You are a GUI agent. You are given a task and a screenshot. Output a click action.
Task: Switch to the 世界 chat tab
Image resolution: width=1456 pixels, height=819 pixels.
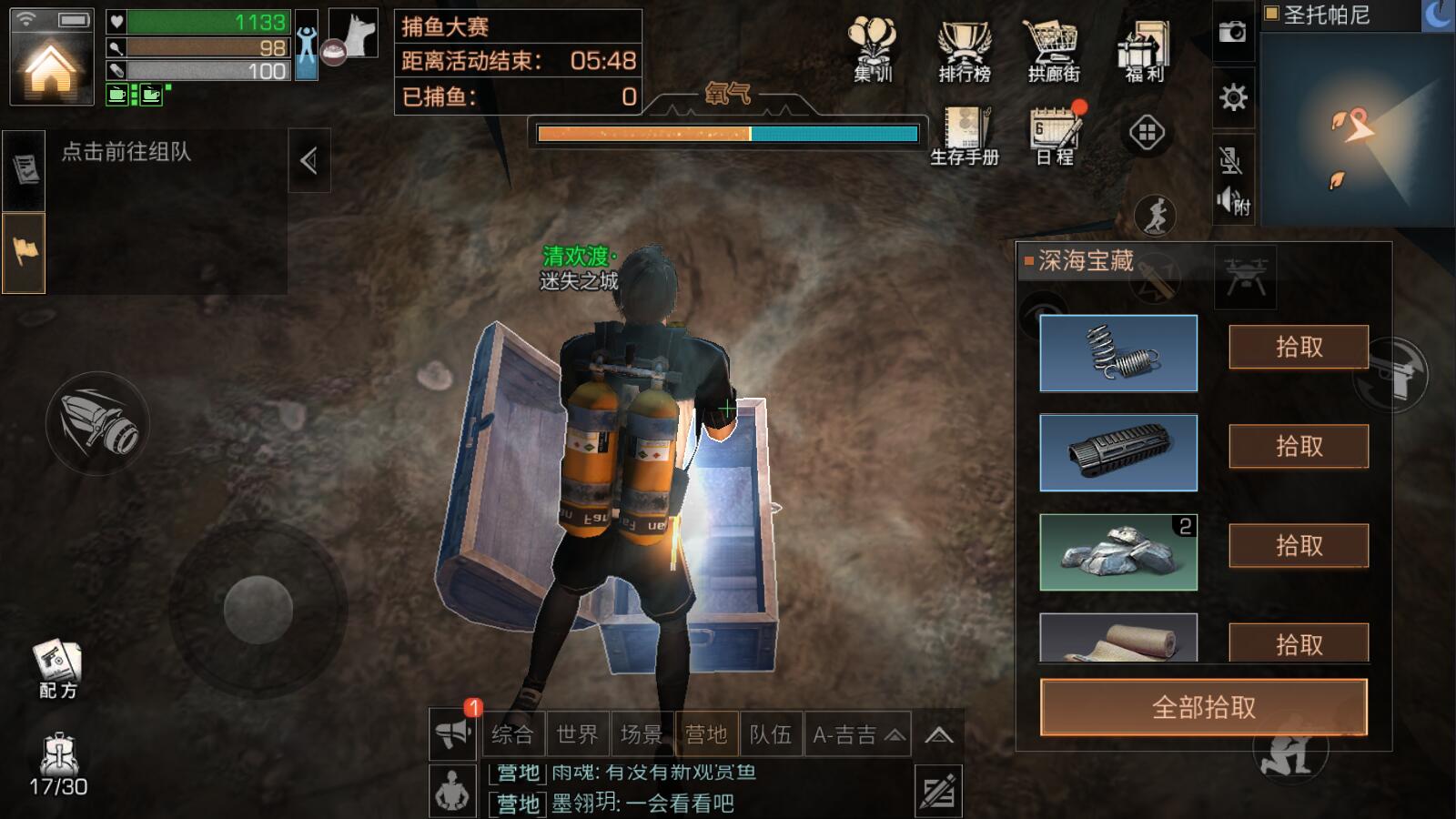click(577, 734)
